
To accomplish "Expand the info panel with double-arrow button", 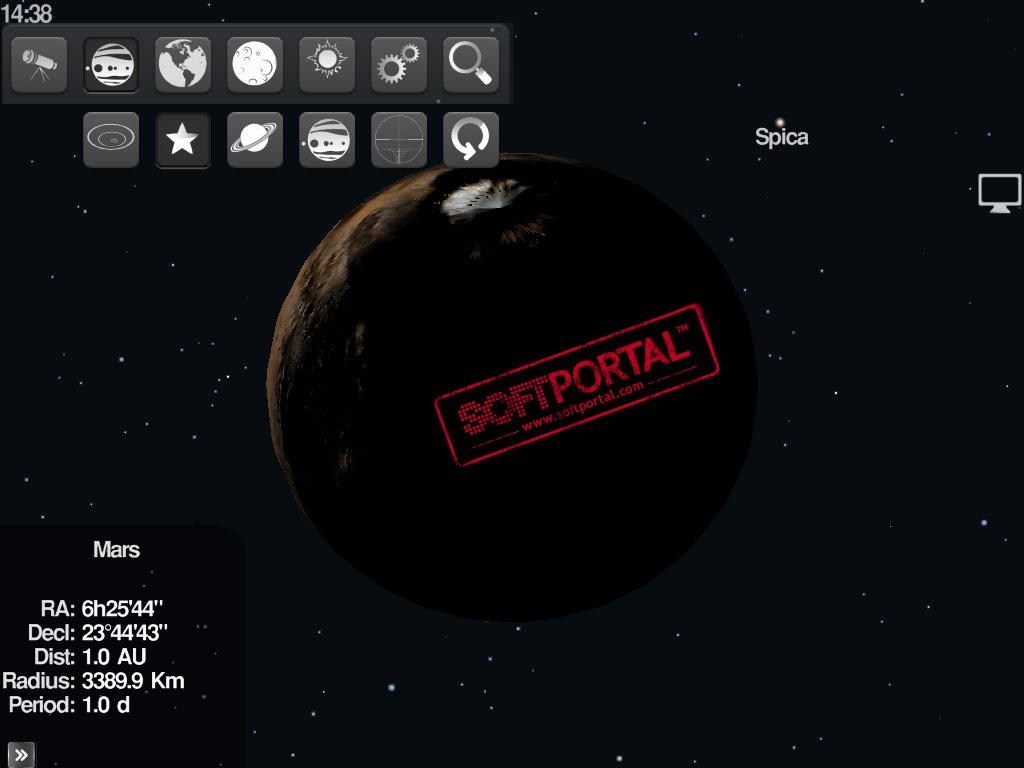I will point(21,755).
